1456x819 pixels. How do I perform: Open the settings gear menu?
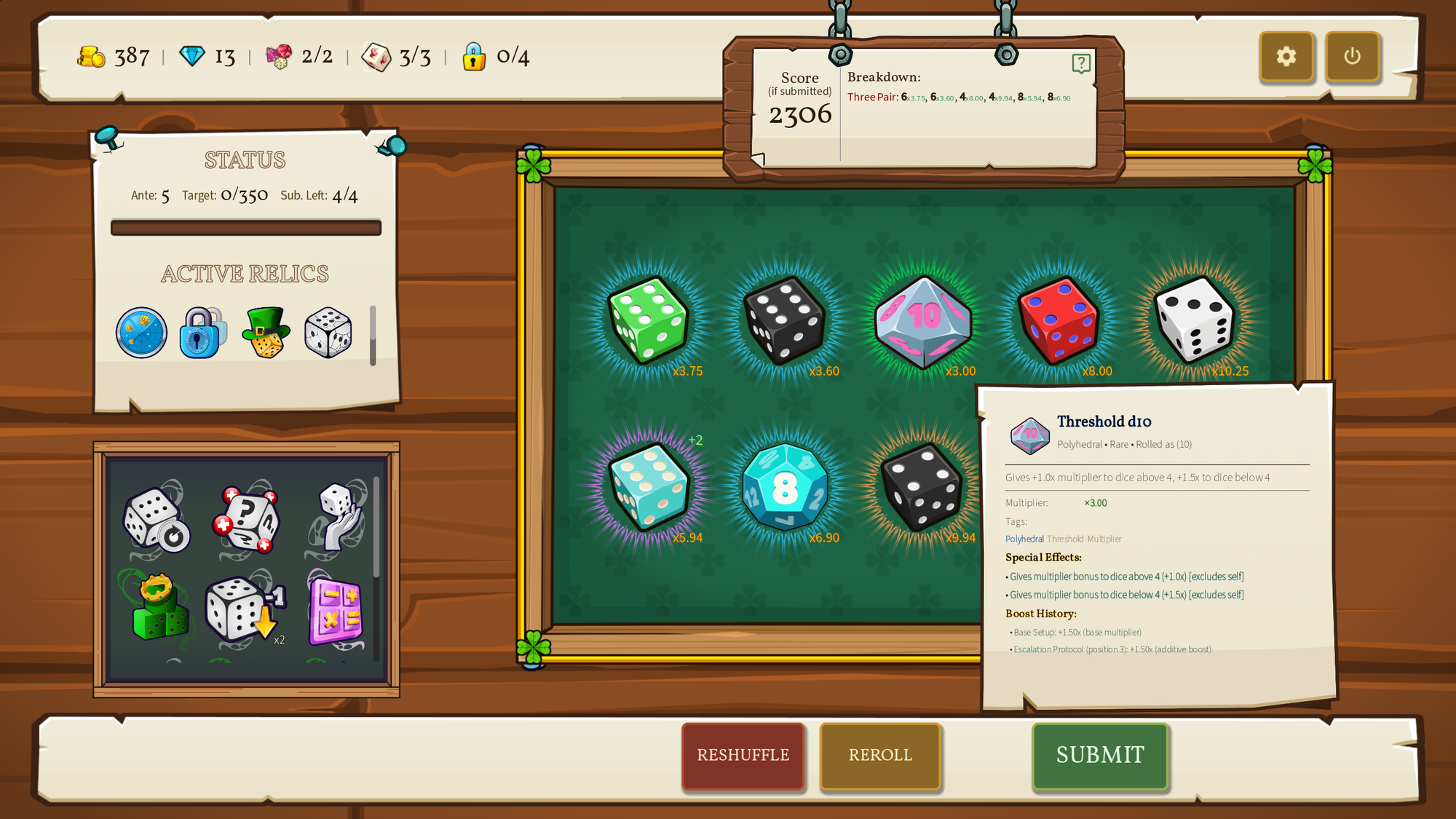(x=1286, y=56)
